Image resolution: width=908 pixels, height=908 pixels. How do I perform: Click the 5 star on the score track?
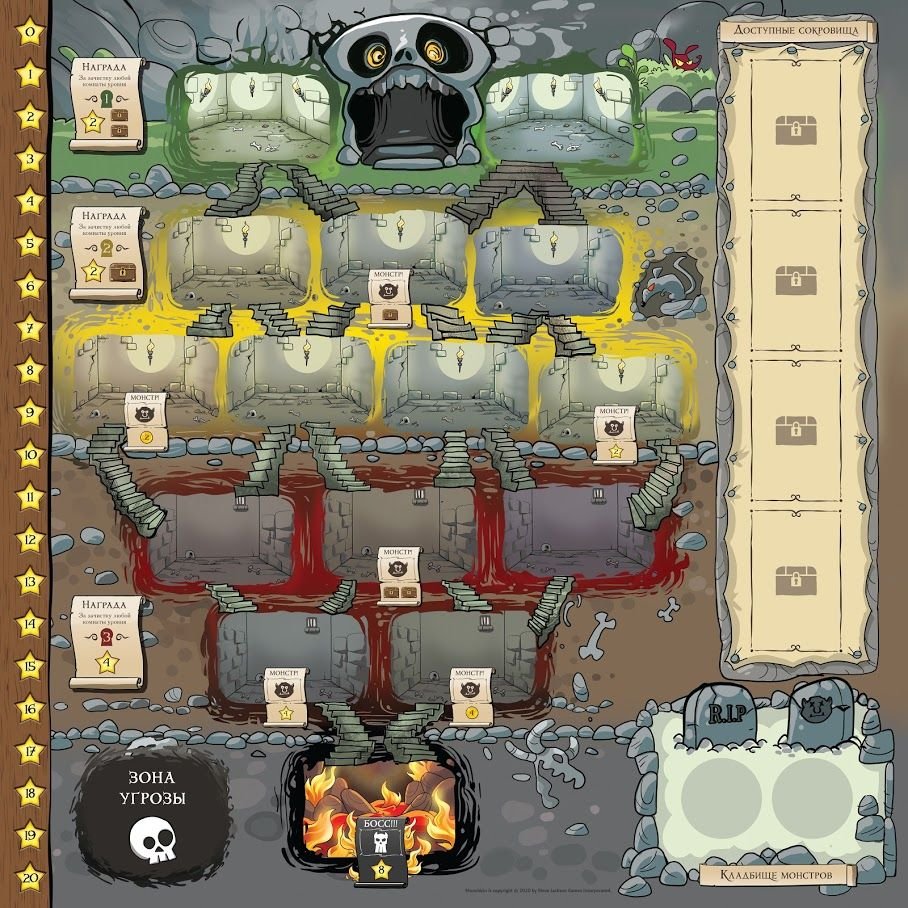tap(31, 242)
